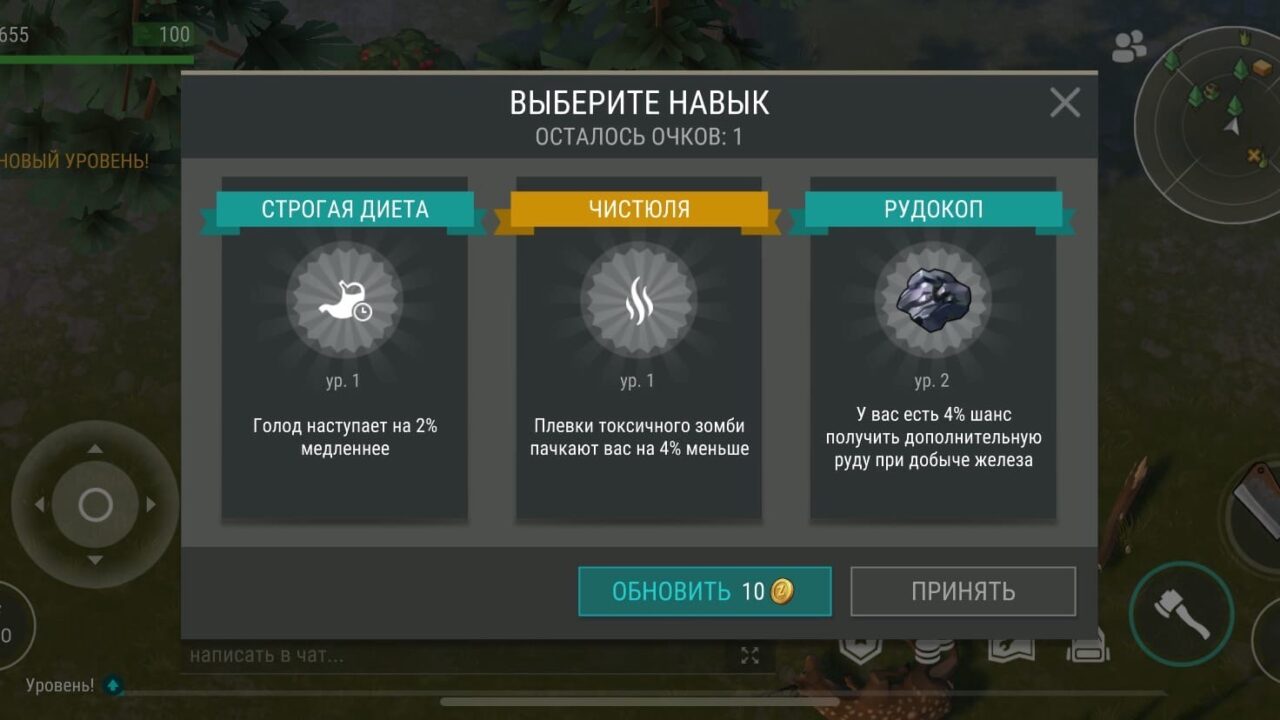
Task: Click the НОВЫЙ УРОВЕНЬ! notification text
Action: [x=73, y=158]
